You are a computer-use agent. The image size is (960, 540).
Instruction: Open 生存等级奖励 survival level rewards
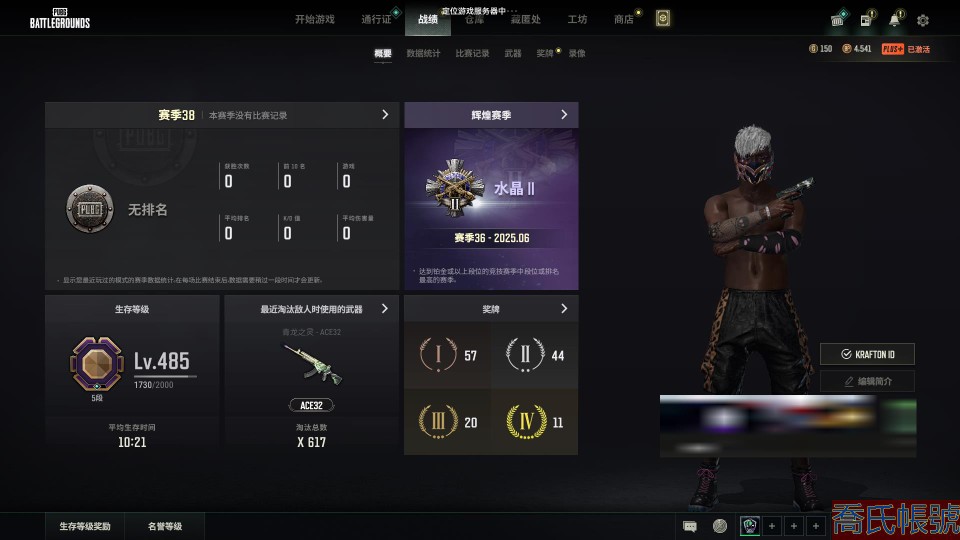[x=84, y=526]
